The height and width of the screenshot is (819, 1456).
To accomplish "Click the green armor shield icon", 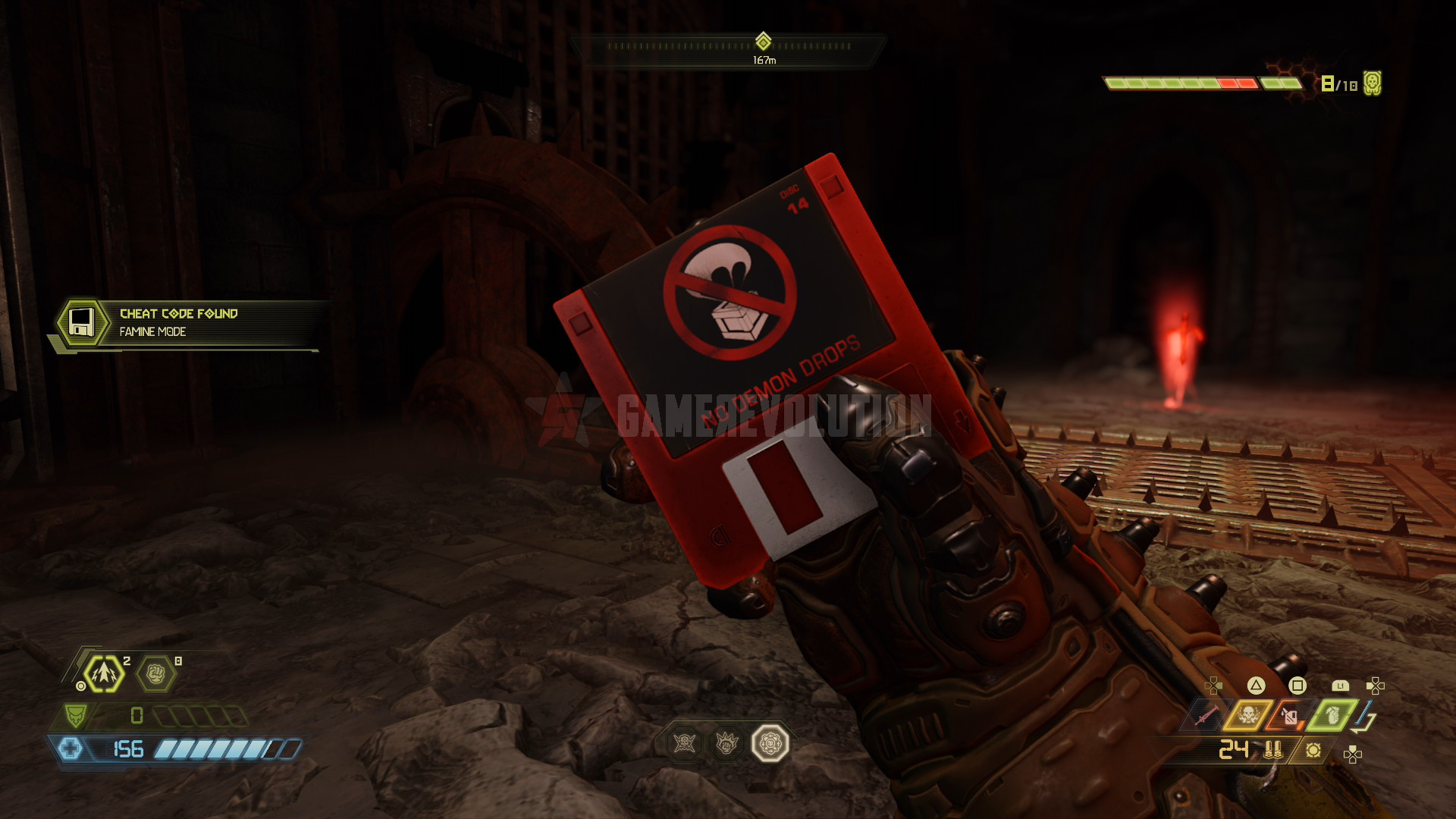I will point(75,715).
